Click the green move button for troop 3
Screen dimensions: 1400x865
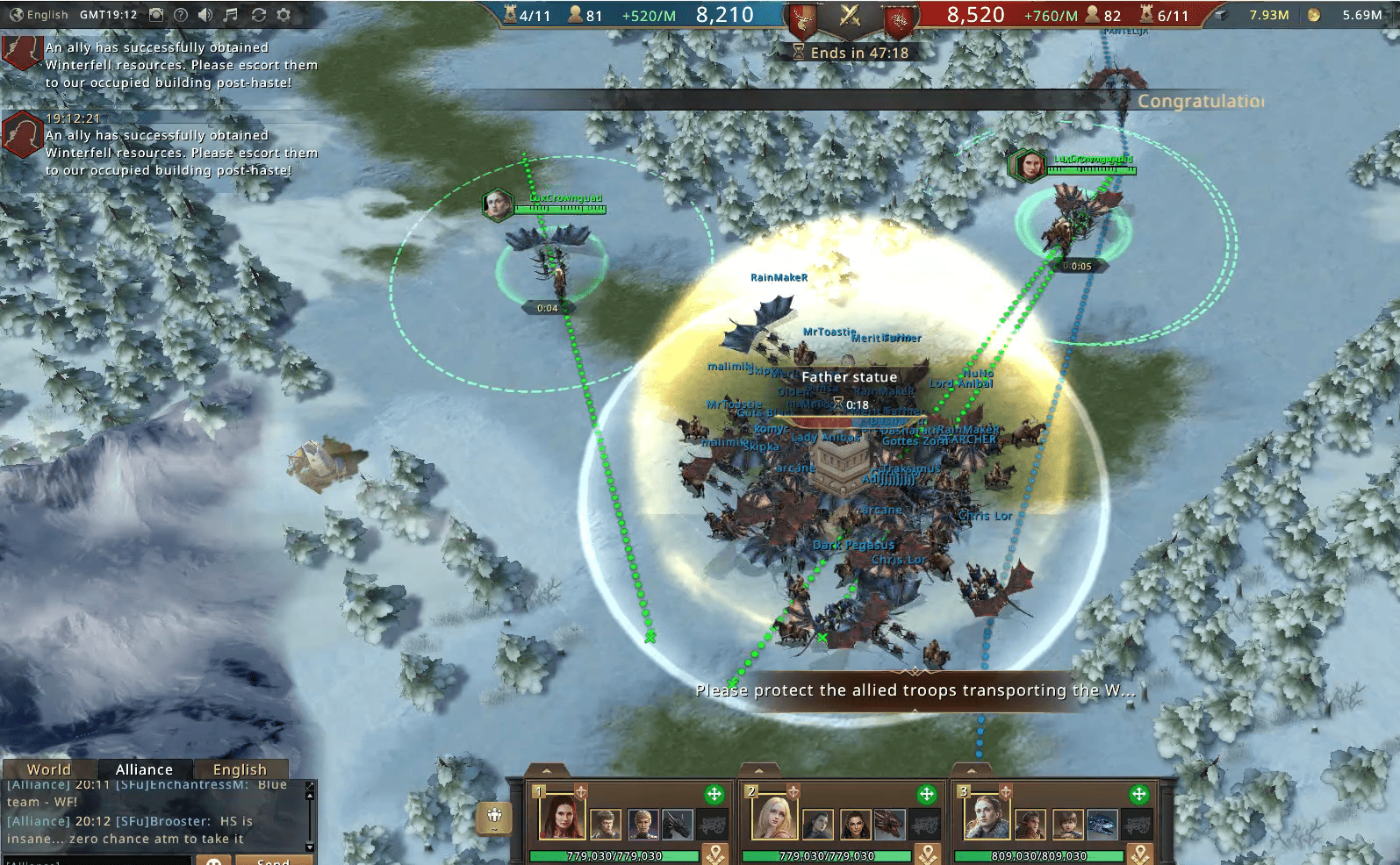pos(1139,795)
